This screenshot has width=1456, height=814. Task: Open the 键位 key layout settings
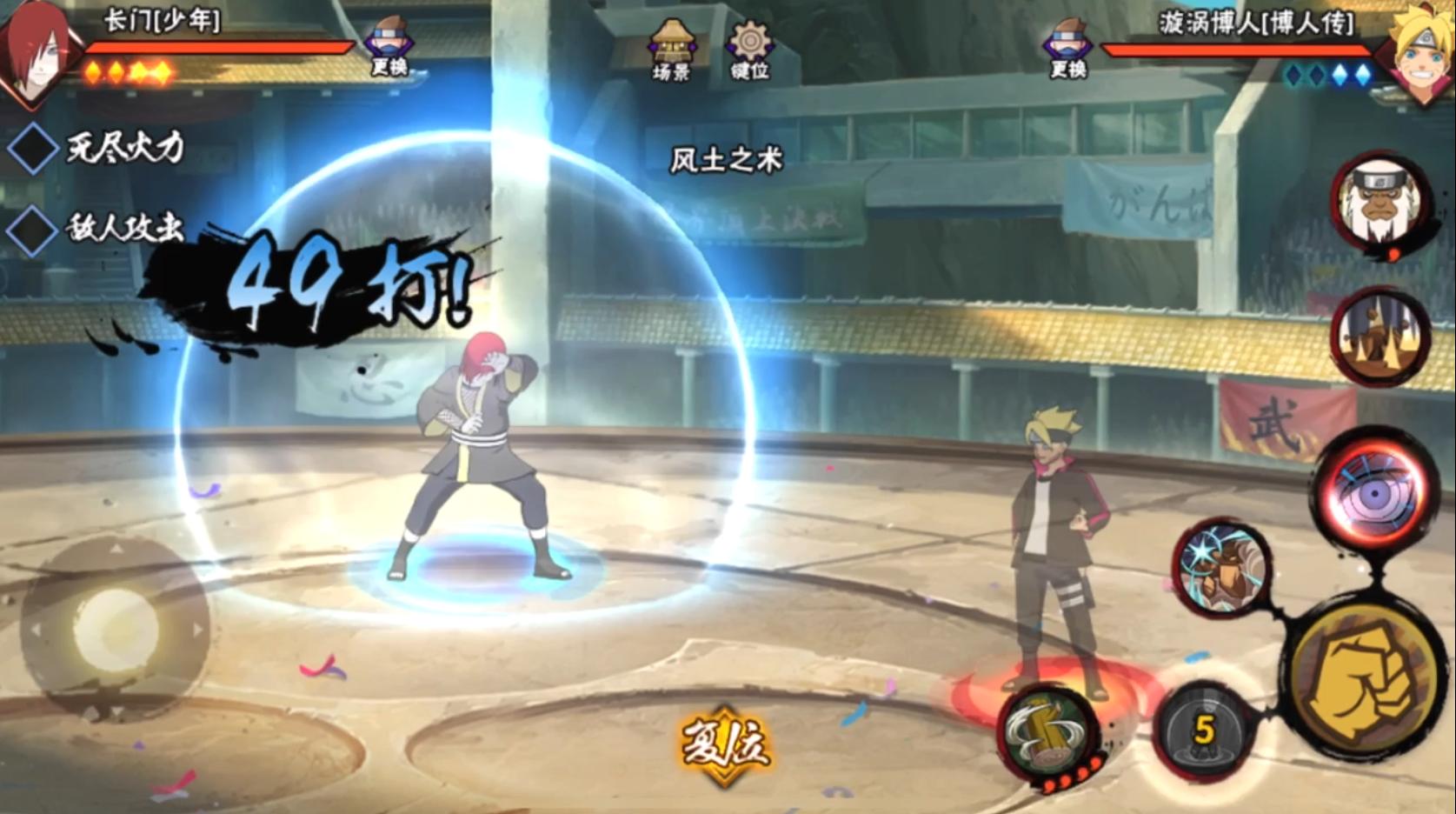[749, 50]
